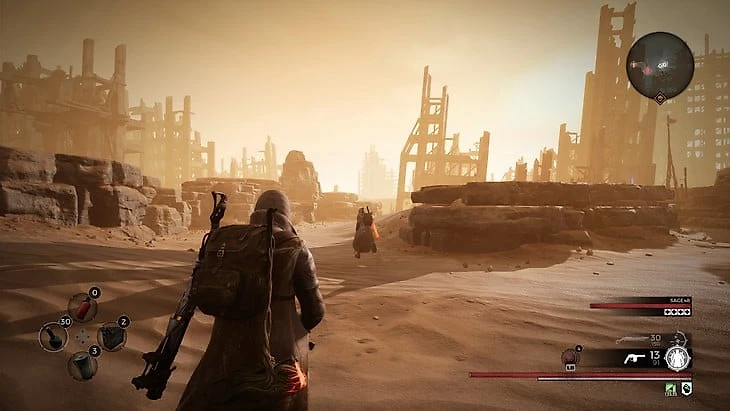Activate the glowing white weapon mod icon

(x=678, y=358)
